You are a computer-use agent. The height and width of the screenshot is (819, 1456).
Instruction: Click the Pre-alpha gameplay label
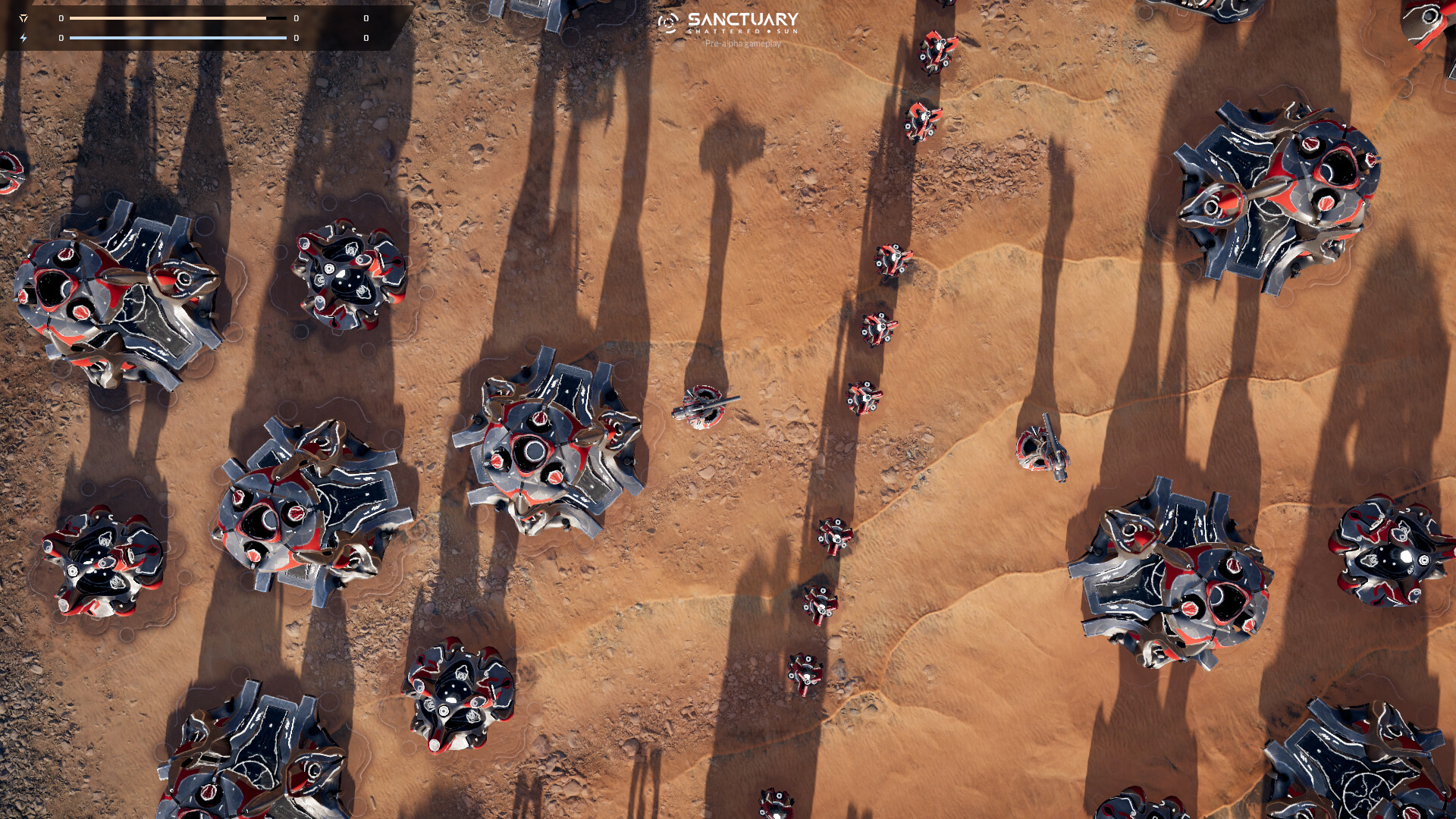pyautogui.click(x=744, y=44)
